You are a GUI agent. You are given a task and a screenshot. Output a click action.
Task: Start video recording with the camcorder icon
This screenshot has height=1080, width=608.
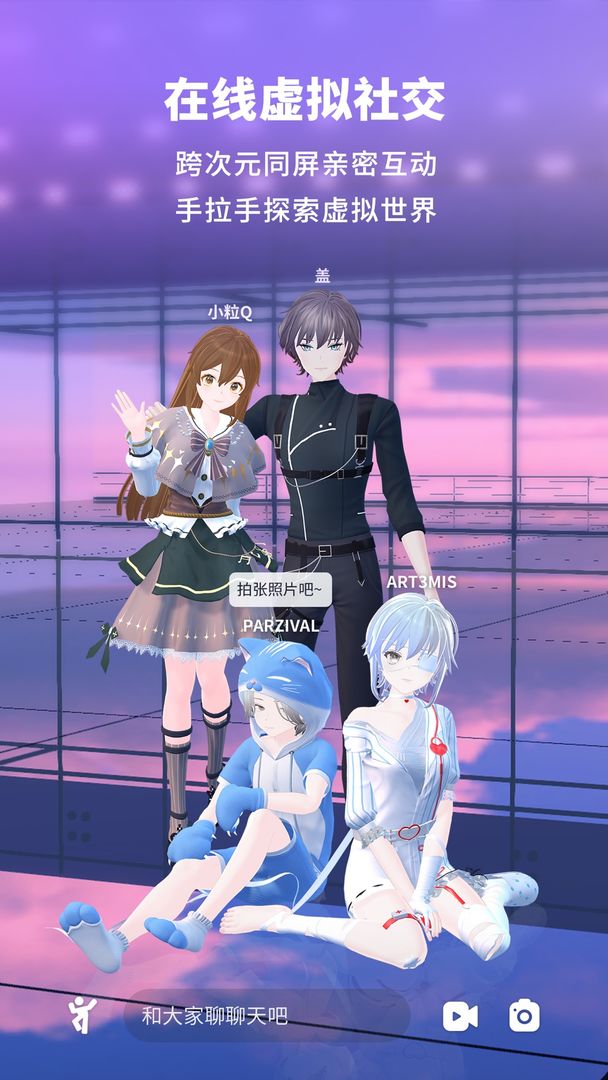tap(460, 1016)
